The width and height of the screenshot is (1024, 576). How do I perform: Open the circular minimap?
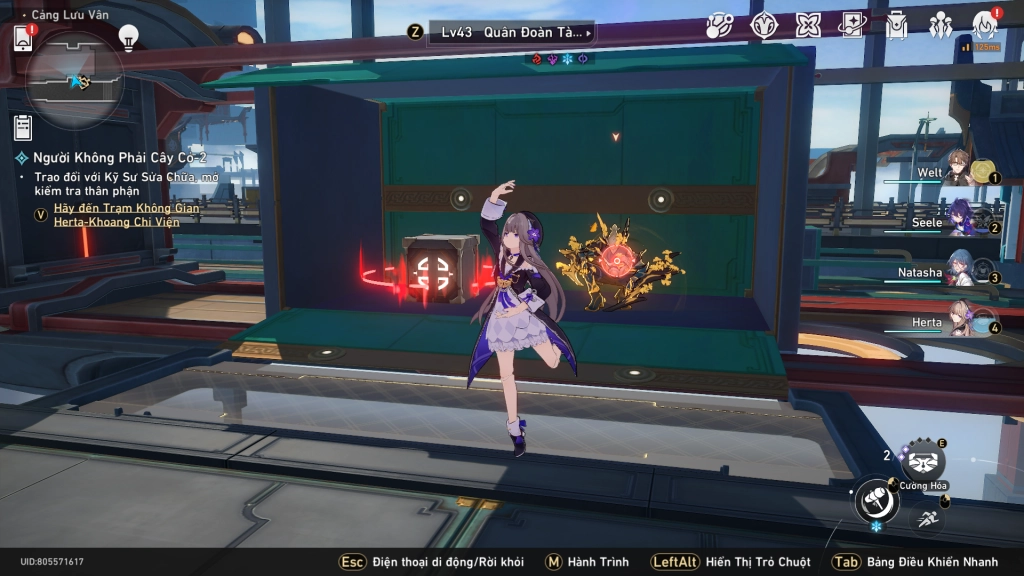coord(75,80)
